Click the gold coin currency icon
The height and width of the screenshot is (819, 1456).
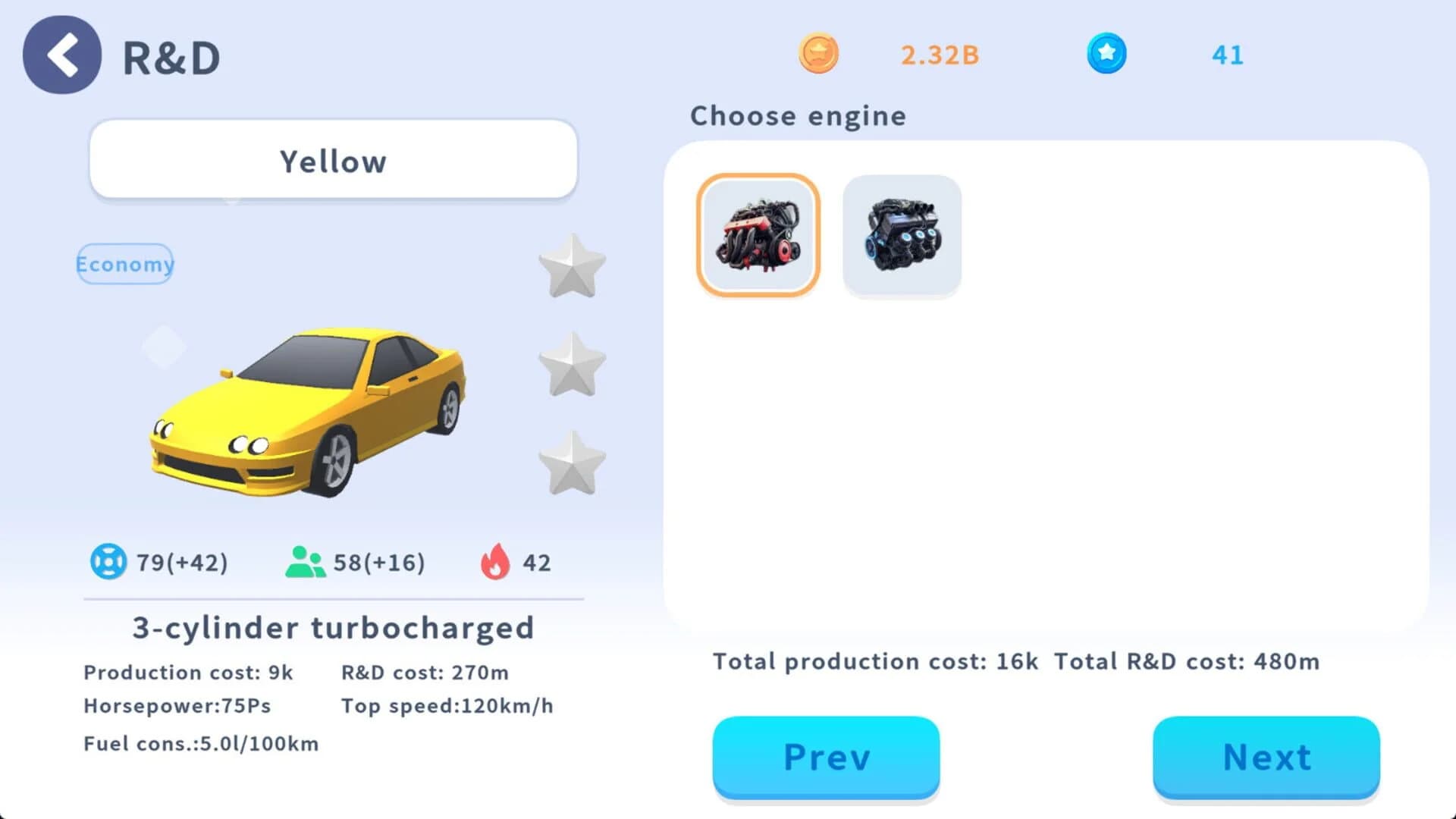(x=819, y=55)
